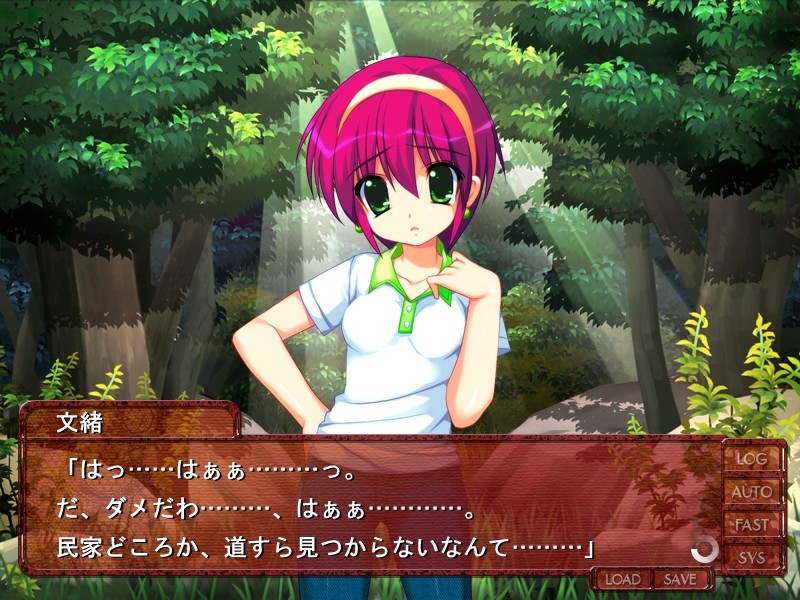Click the LOAD game button
This screenshot has height=600, width=800.
click(622, 579)
